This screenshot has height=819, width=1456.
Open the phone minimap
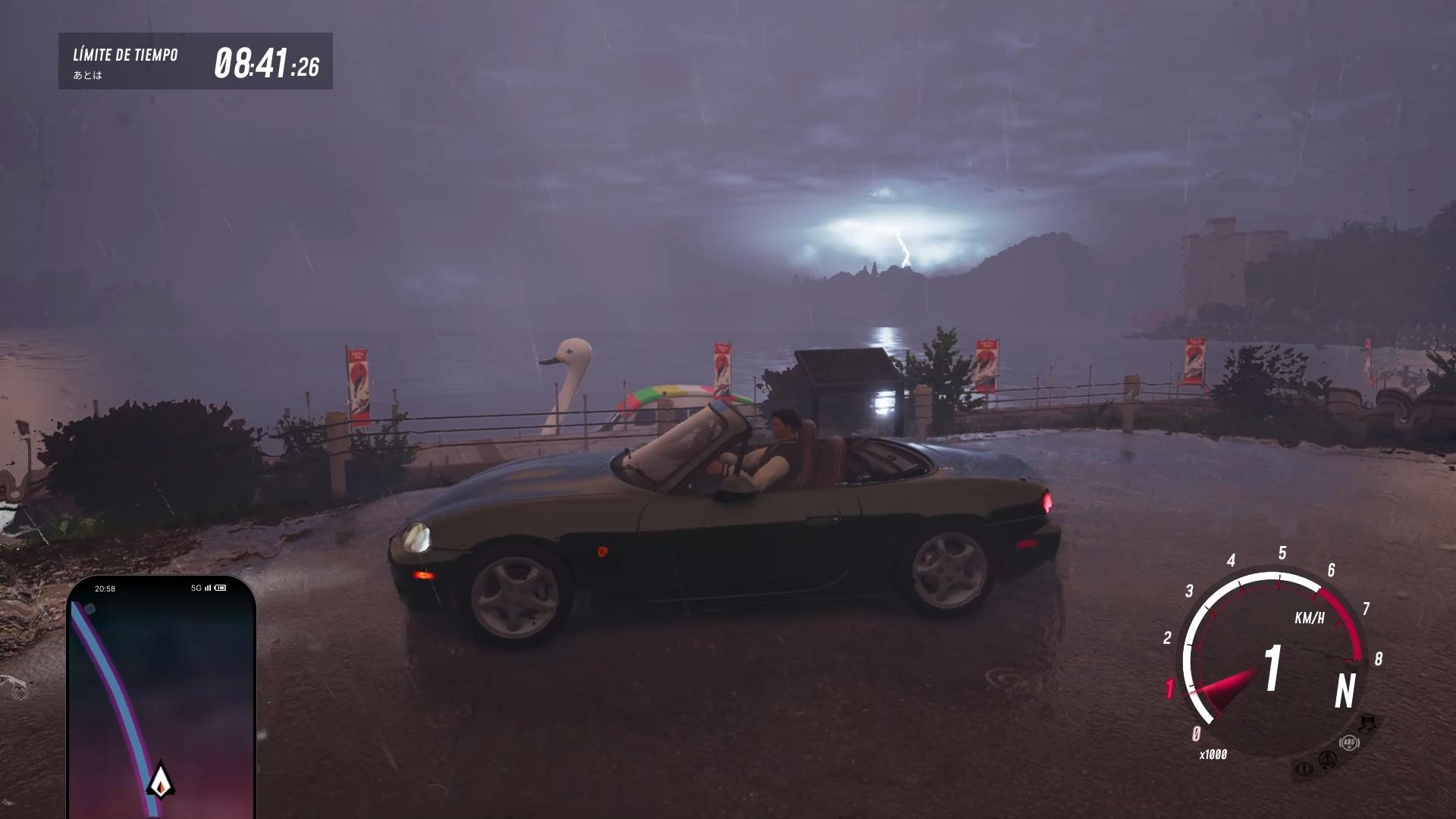click(161, 698)
